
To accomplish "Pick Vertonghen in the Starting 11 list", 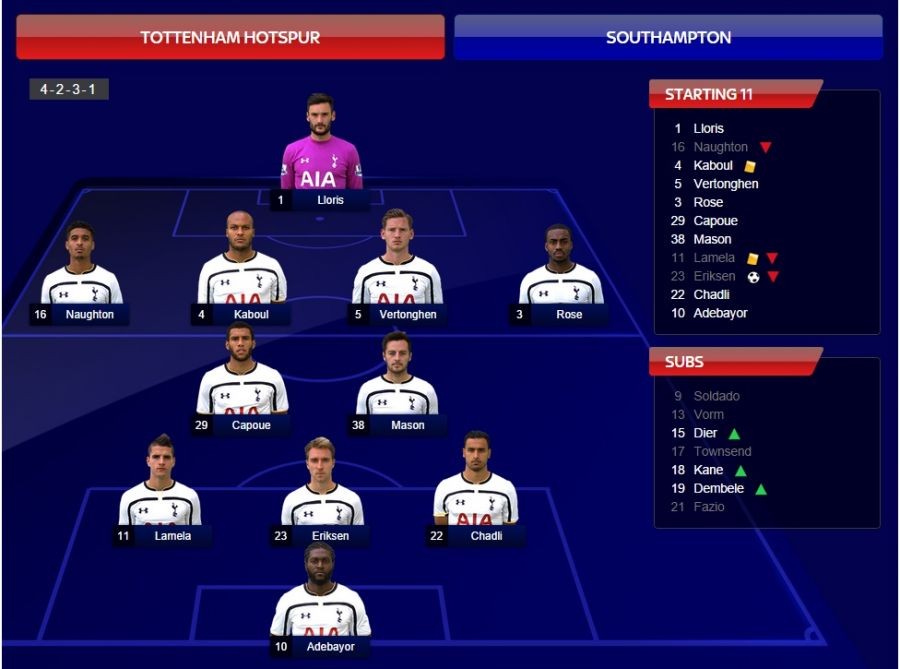I will click(725, 184).
